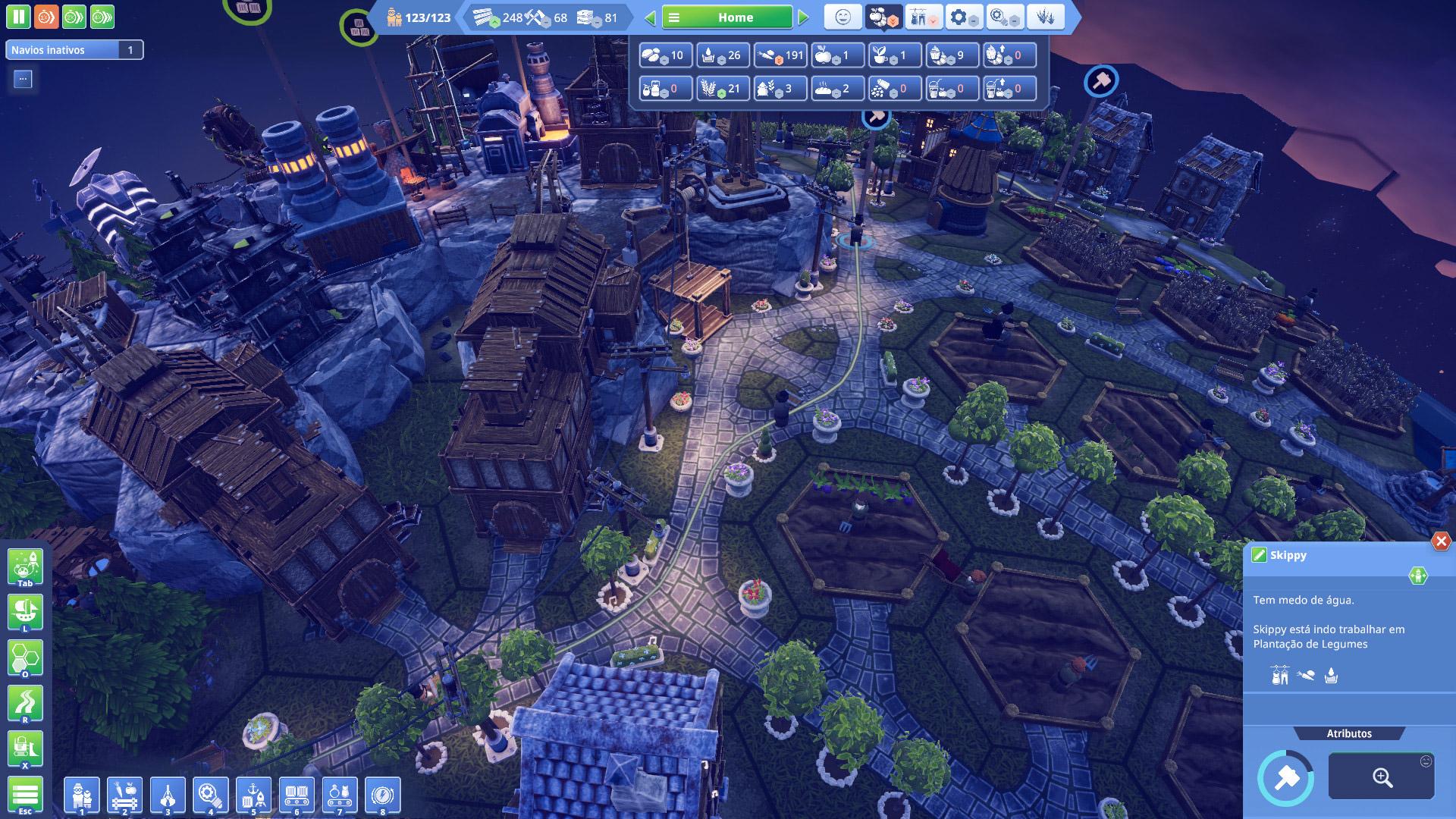Select the hexagon tile tool
Image resolution: width=1456 pixels, height=819 pixels.
[x=25, y=657]
